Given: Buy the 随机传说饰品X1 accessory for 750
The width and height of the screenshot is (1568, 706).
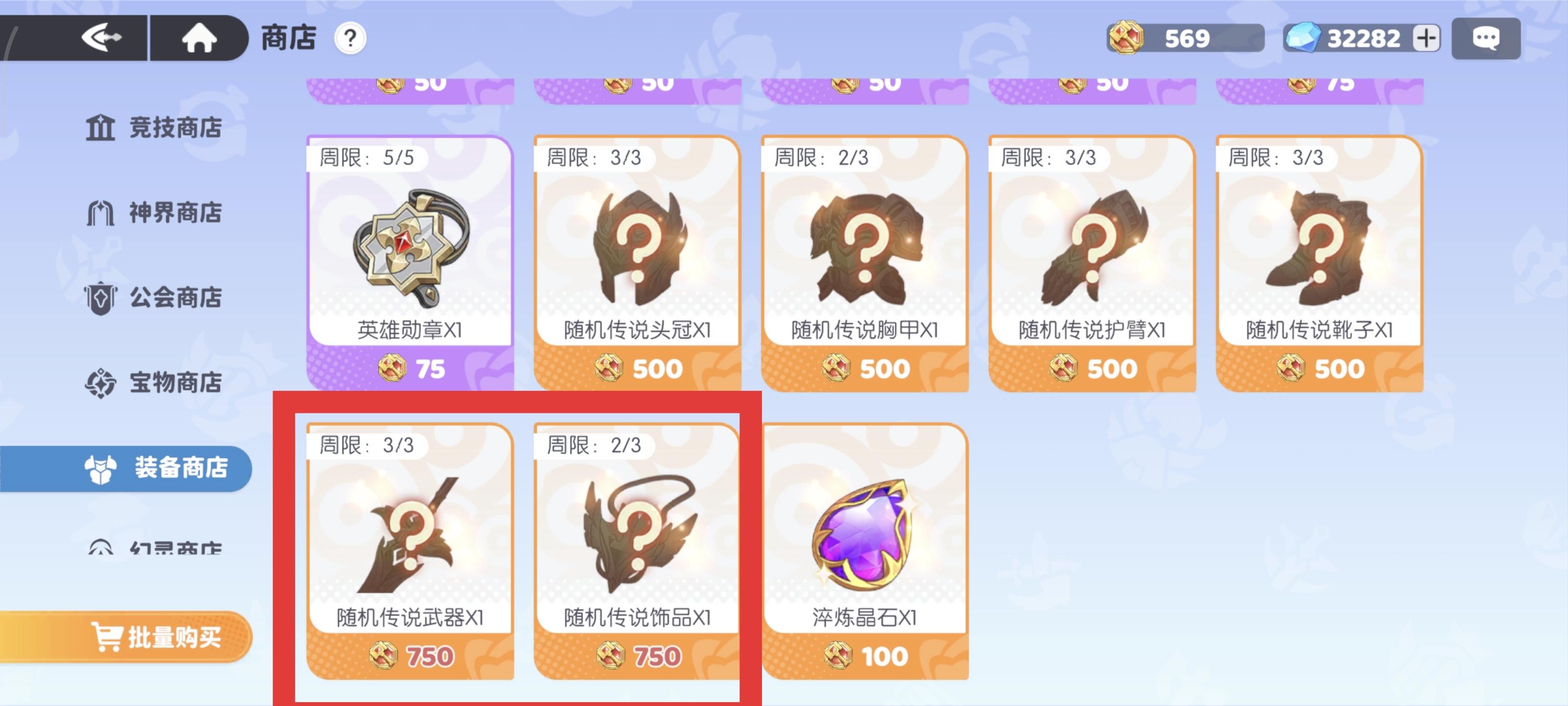Looking at the screenshot, I should click(638, 548).
